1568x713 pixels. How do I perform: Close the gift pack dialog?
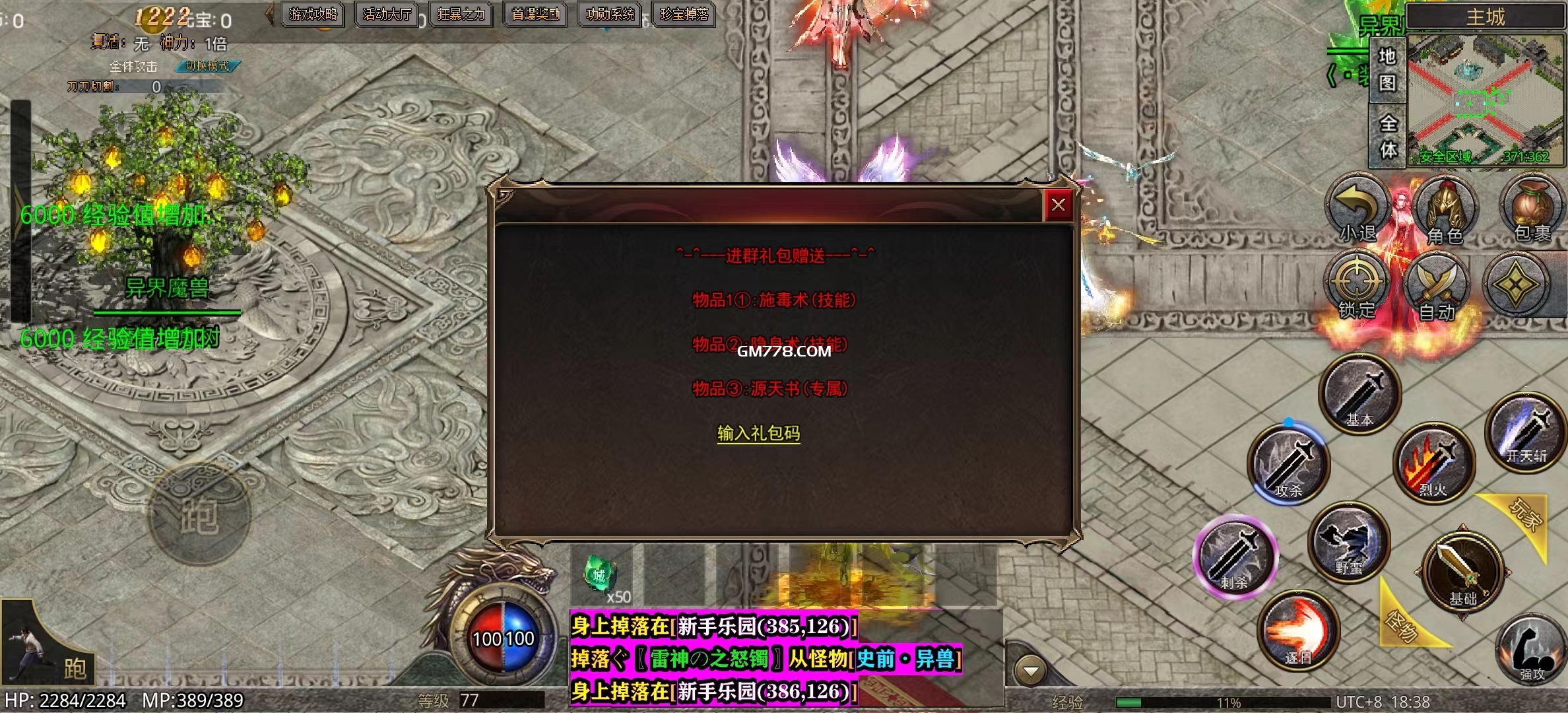click(1058, 205)
